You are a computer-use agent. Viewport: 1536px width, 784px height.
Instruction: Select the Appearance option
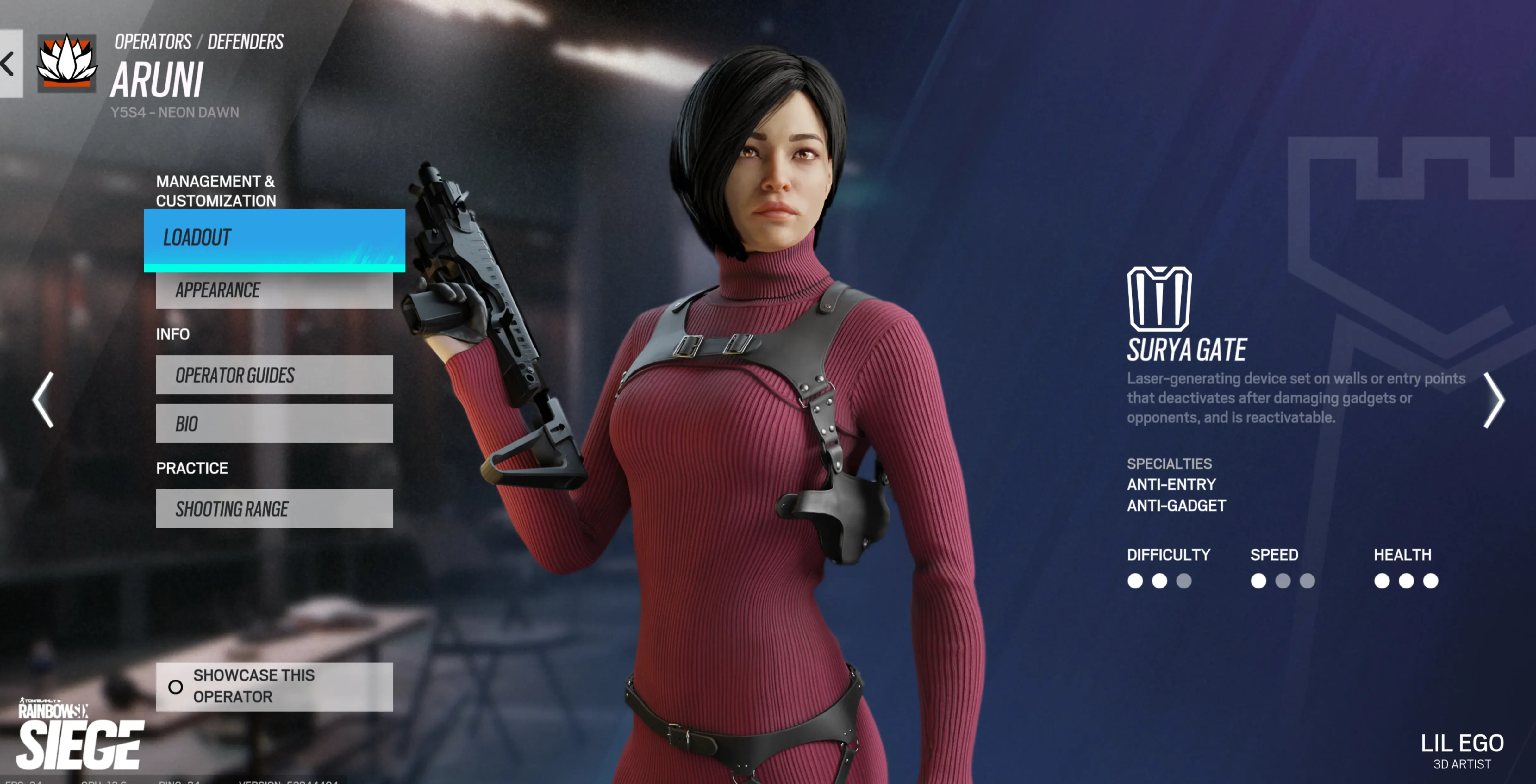[274, 290]
